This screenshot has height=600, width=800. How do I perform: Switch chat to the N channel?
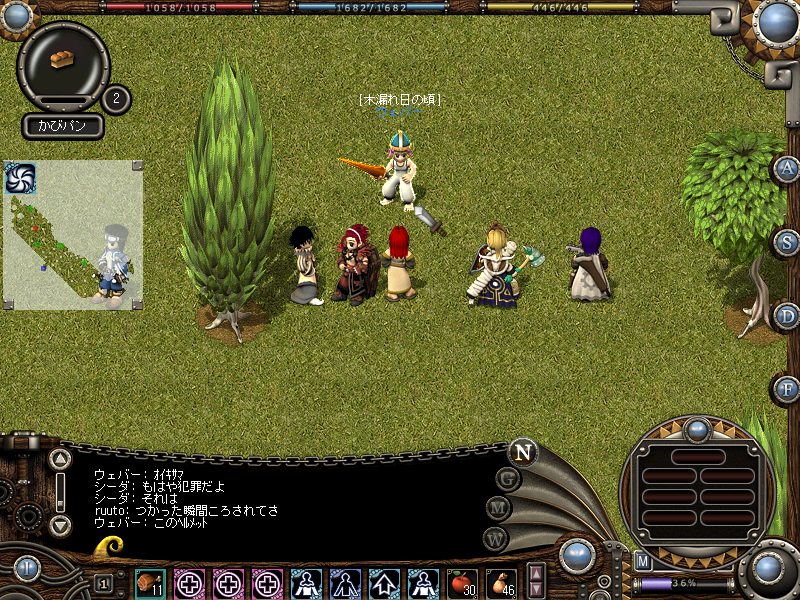(x=522, y=451)
